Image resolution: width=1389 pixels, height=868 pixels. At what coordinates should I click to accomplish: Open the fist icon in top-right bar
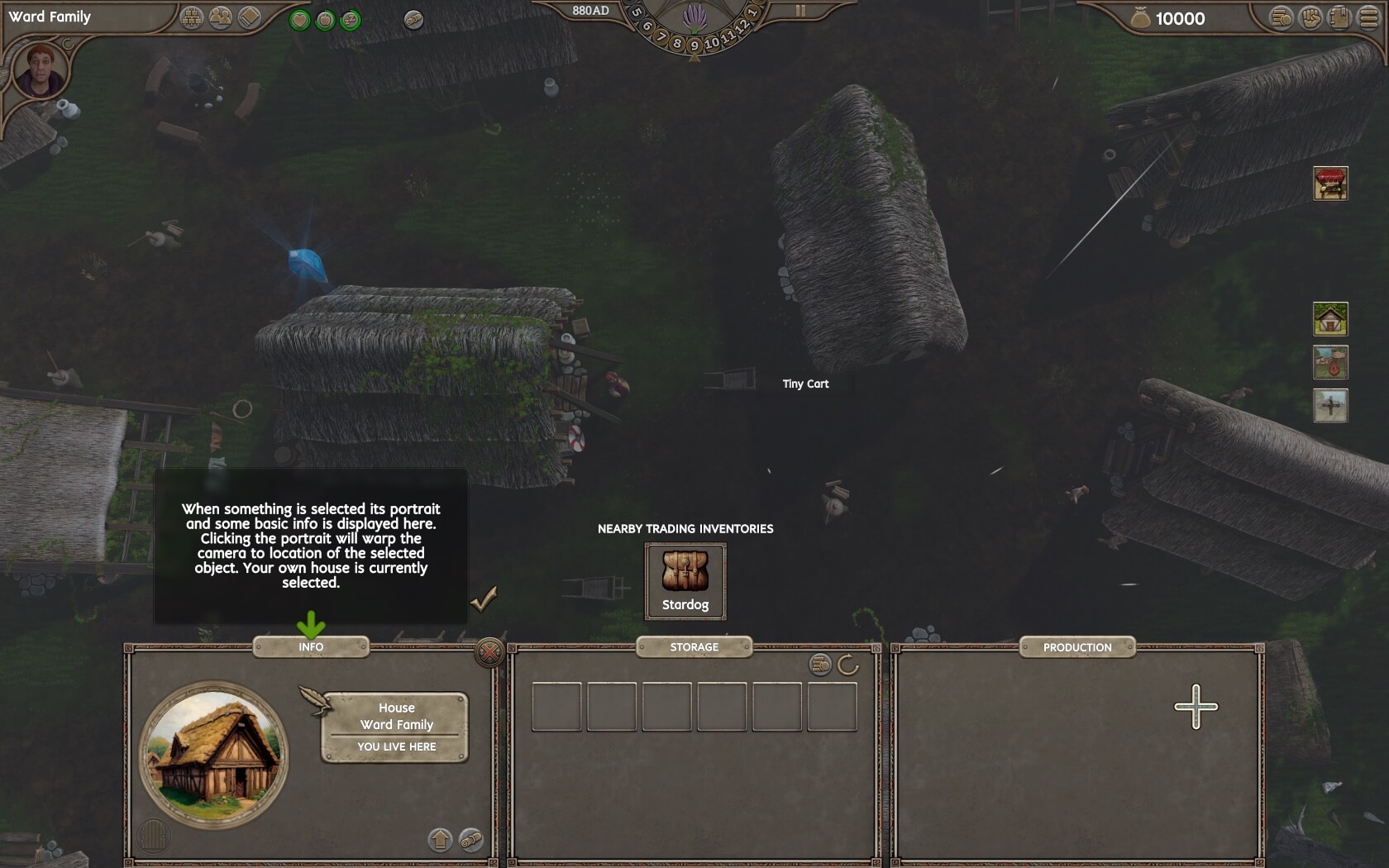(1310, 18)
